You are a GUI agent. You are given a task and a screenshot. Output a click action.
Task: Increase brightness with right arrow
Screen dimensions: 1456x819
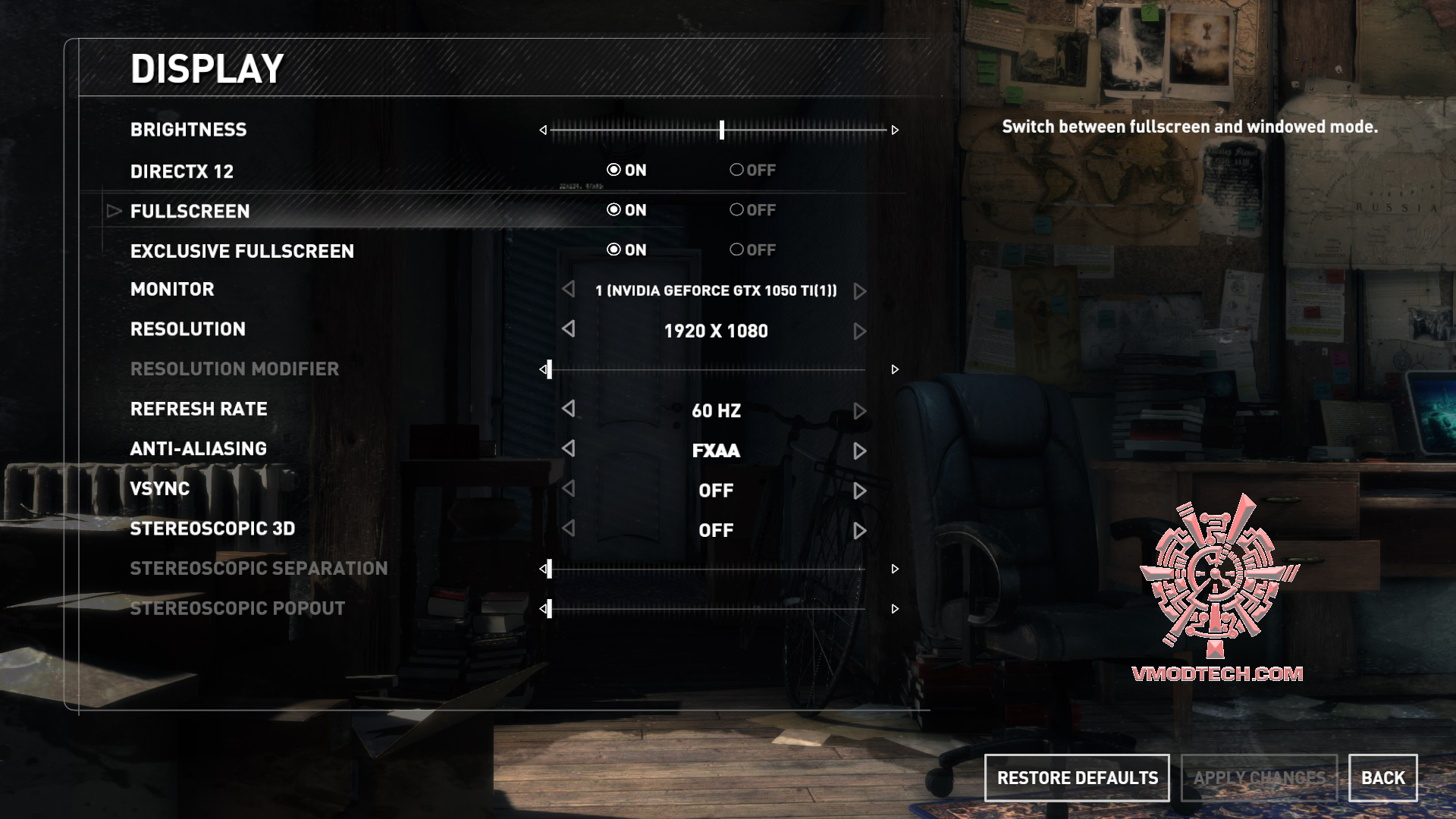tap(895, 130)
